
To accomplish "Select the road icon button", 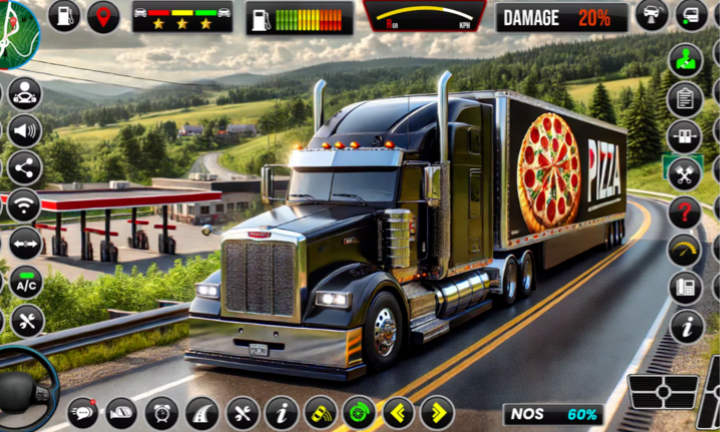I will (x=201, y=412).
